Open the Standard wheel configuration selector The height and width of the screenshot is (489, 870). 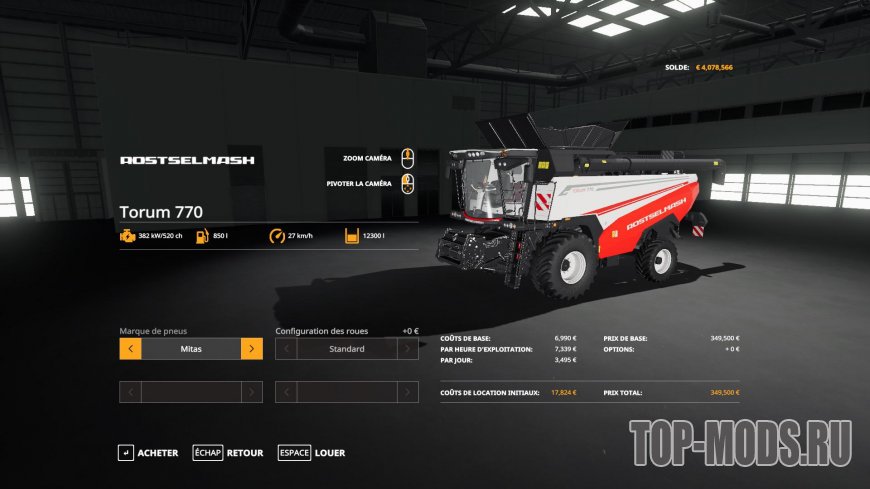[347, 349]
